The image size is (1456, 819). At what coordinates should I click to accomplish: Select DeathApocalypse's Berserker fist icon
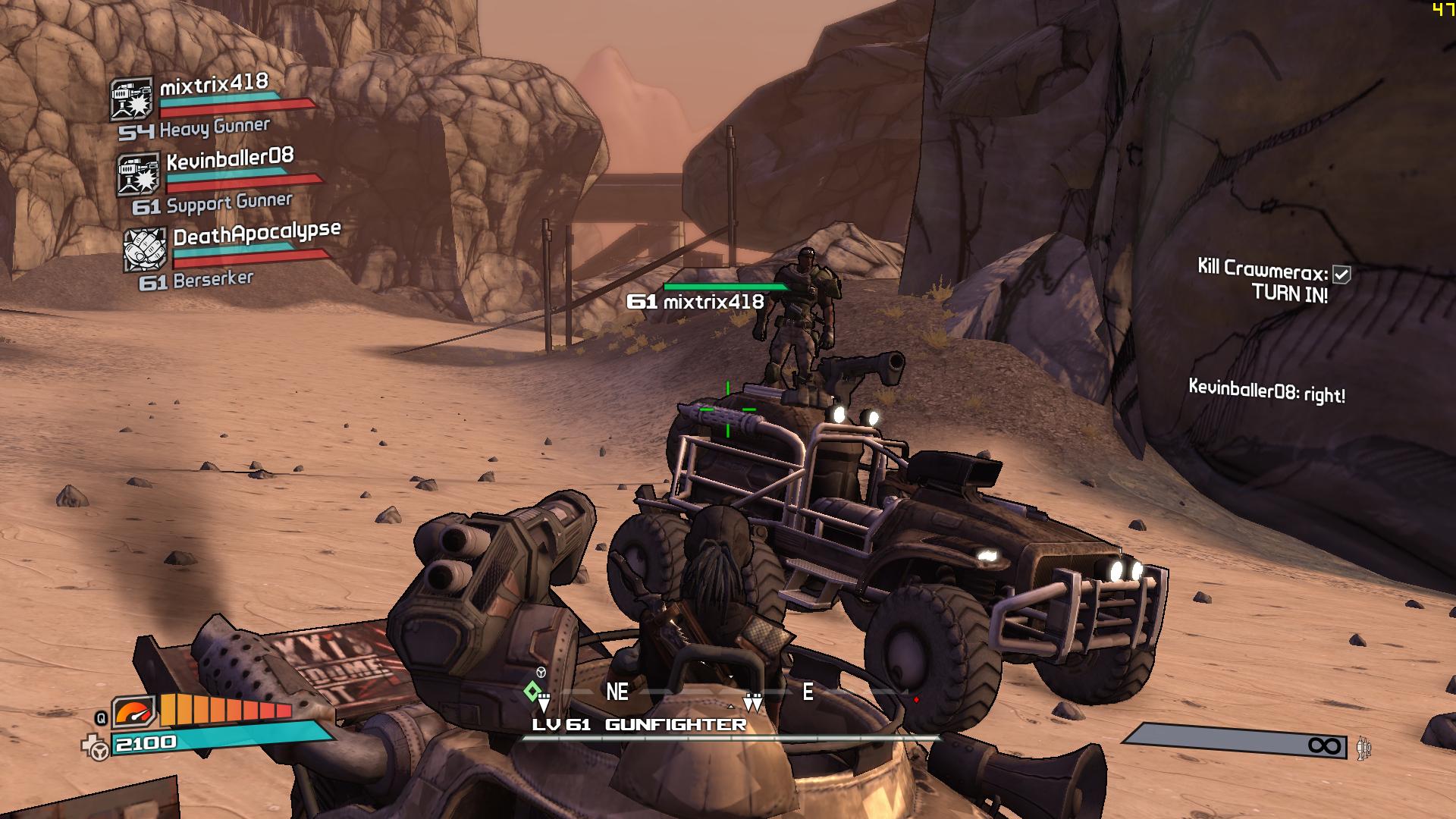tap(145, 249)
